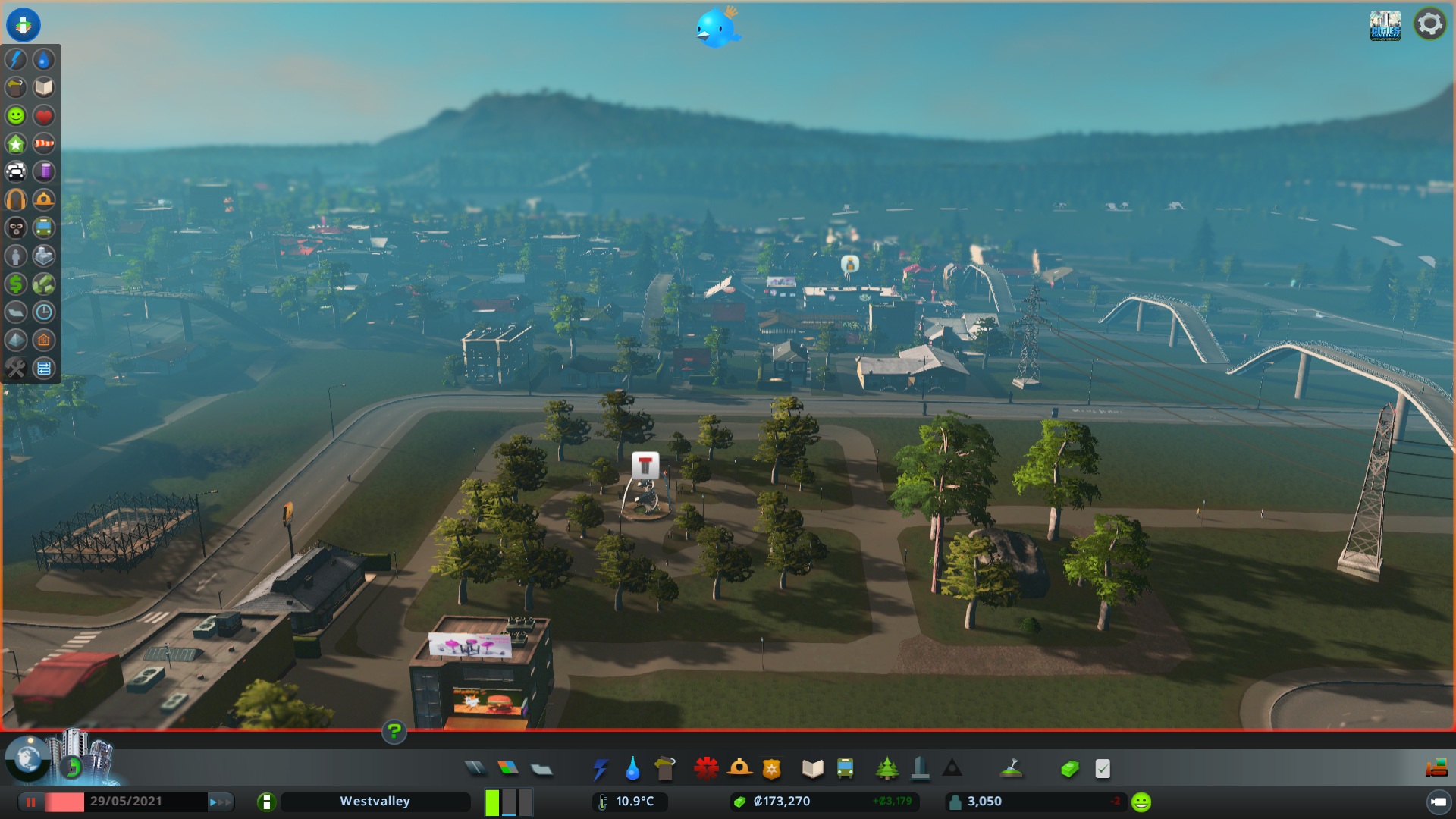Image resolution: width=1456 pixels, height=819 pixels.
Task: Open the game options gear
Action: click(1429, 24)
